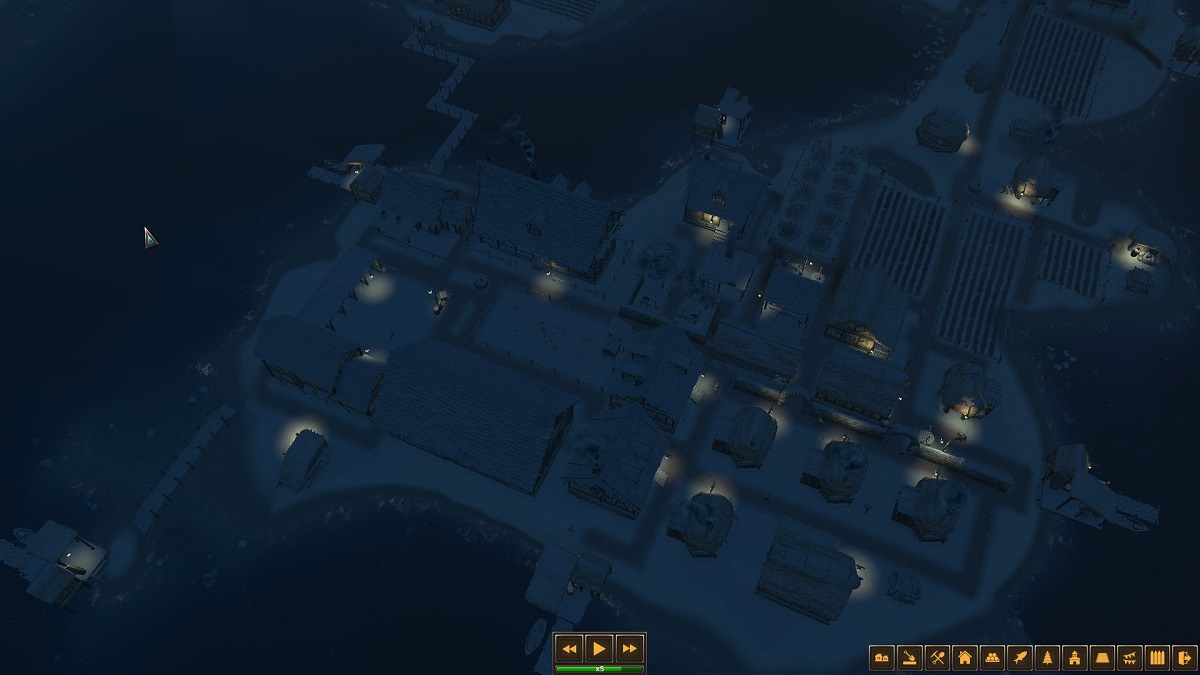Viewport: 1200px width, 675px height.
Task: Select the fish icon category
Action: click(1020, 657)
